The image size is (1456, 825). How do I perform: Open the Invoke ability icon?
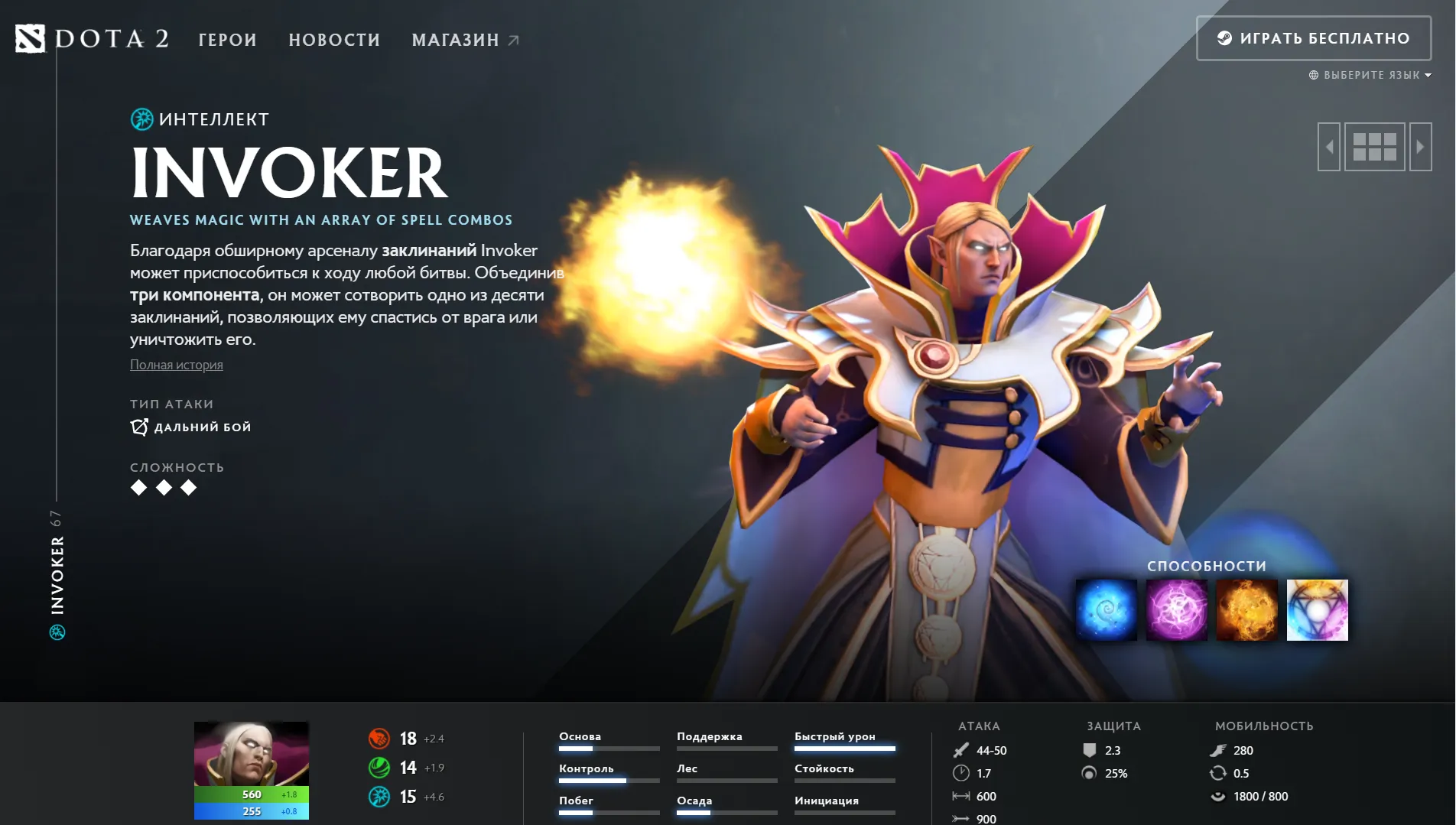pyautogui.click(x=1317, y=609)
